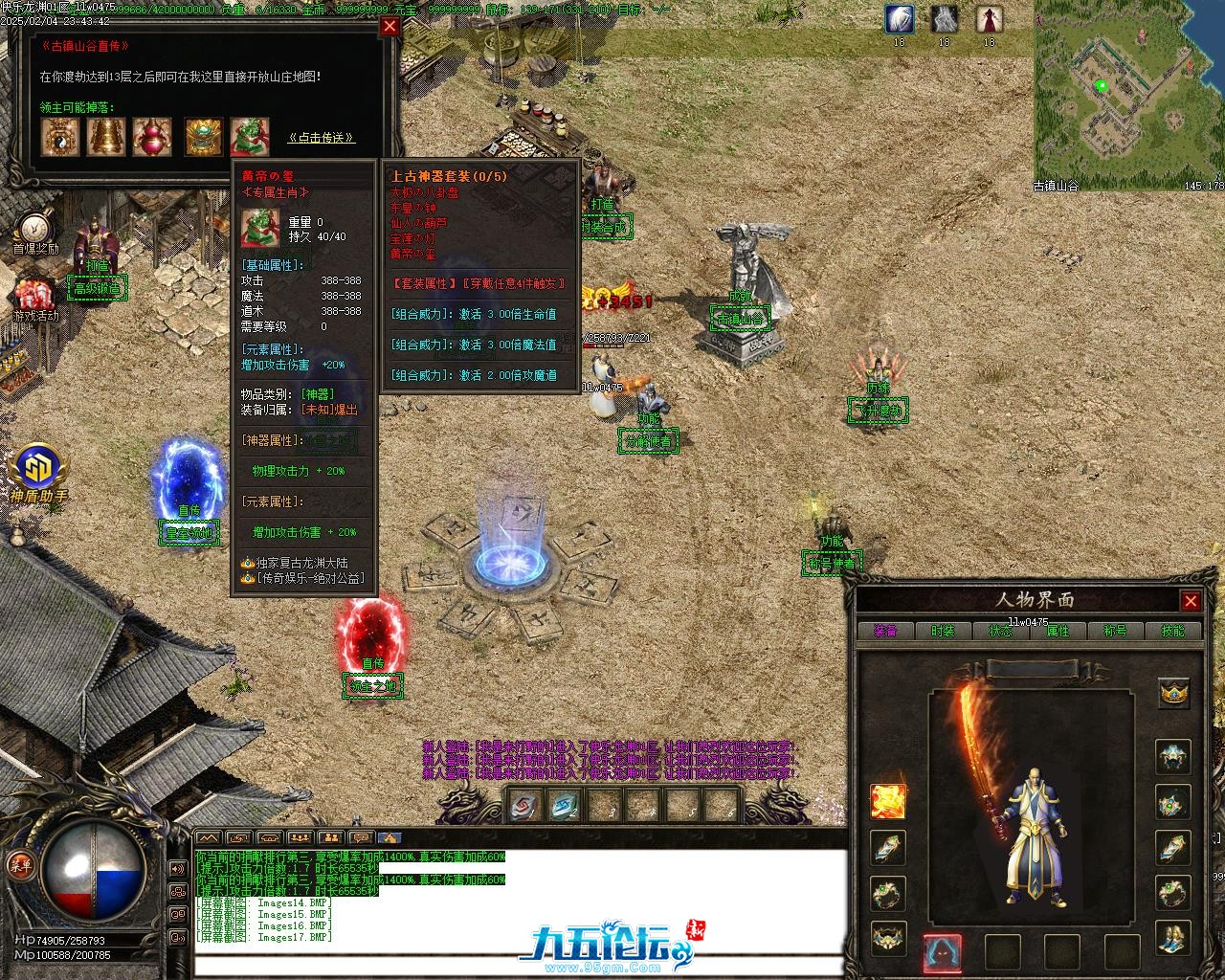Click the 《点击传送》 teleport link
The height and width of the screenshot is (980, 1225).
pos(322,138)
